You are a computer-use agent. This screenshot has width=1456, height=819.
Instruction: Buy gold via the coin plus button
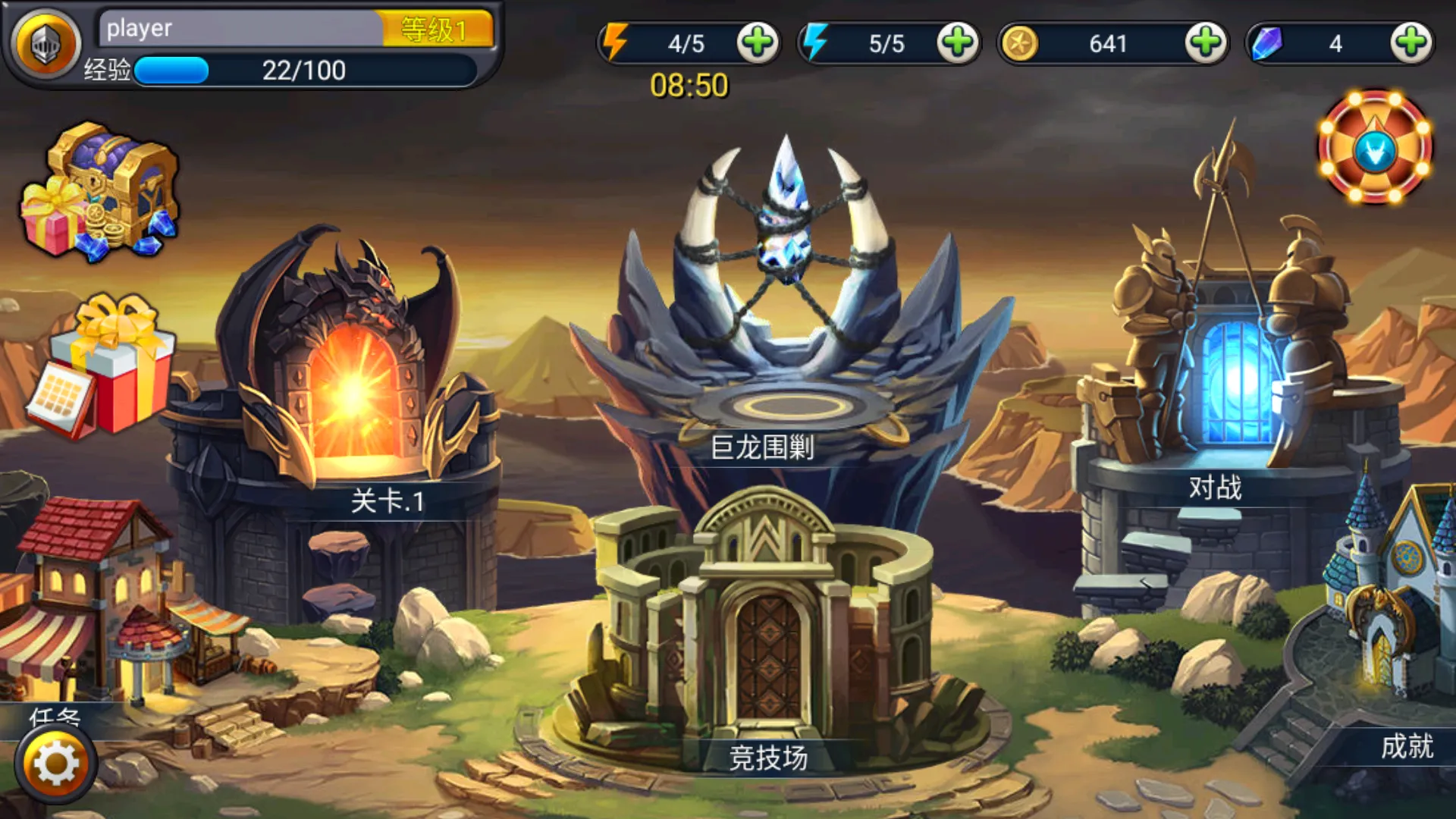click(1209, 42)
